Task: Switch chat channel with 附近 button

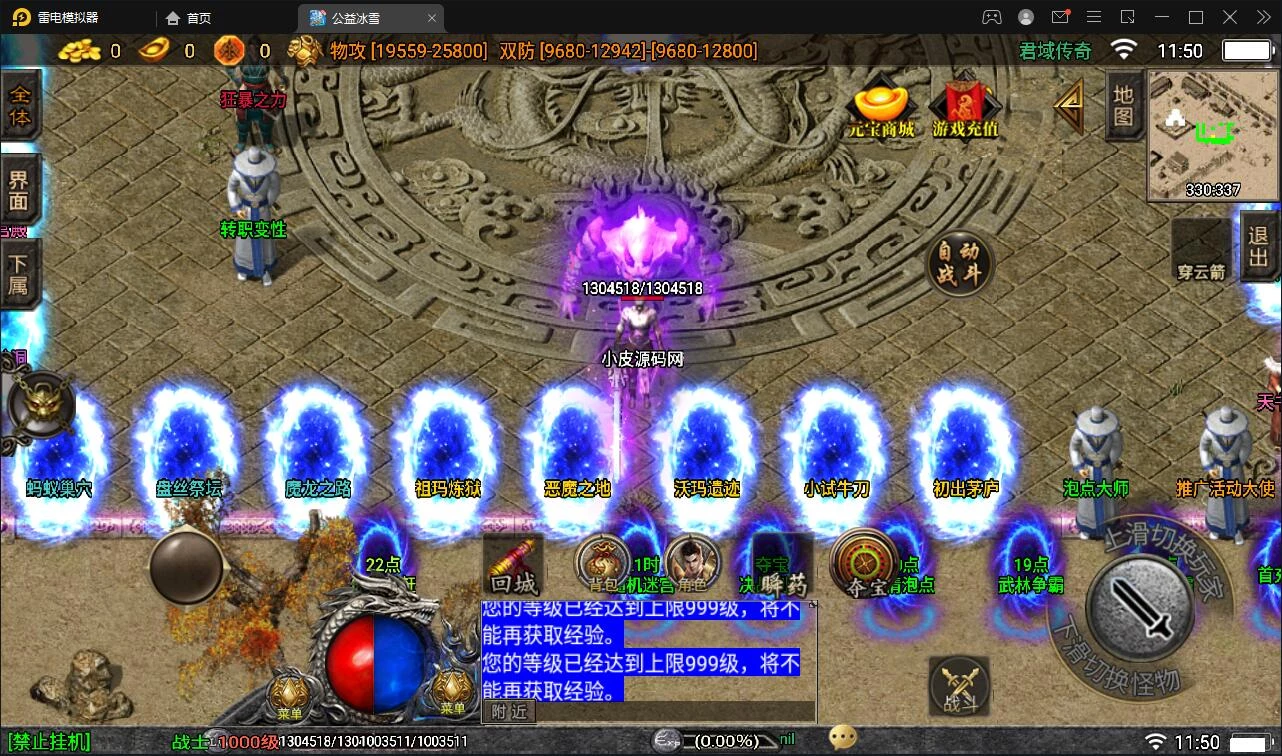Action: tap(510, 712)
